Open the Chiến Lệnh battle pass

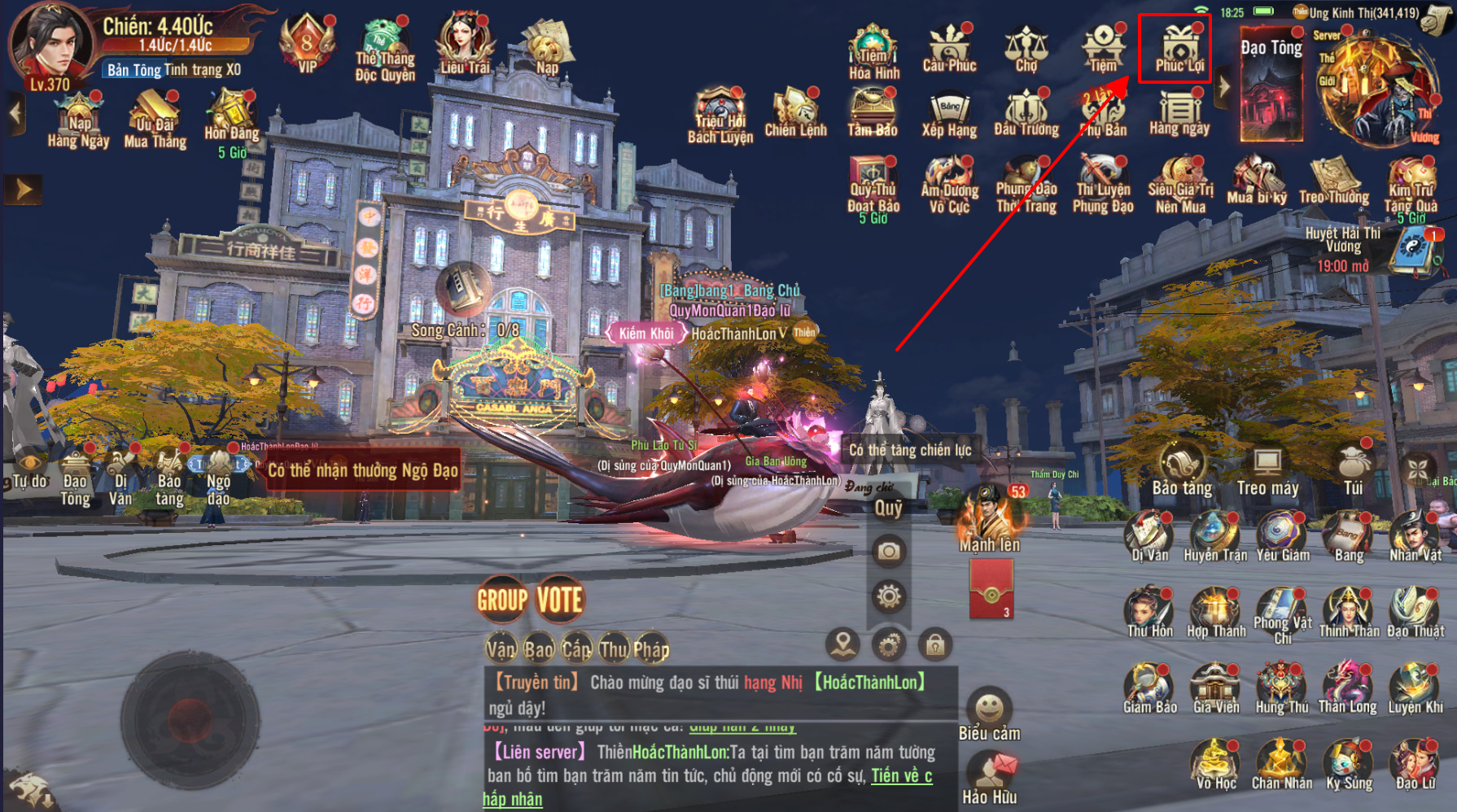click(x=795, y=114)
